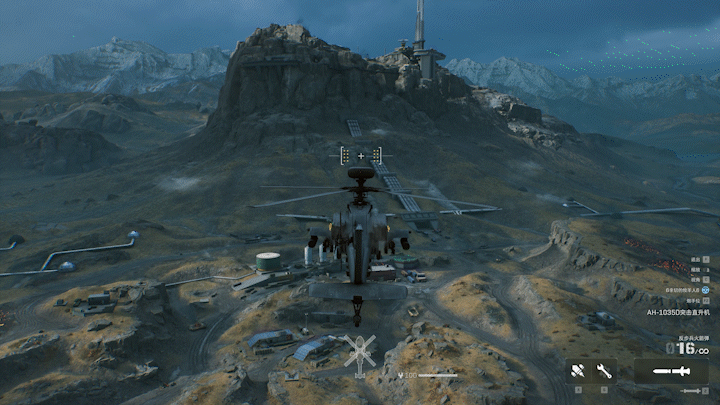720x405 pixels.
Task: Click the helicopter status silhouette icon
Action: click(360, 352)
